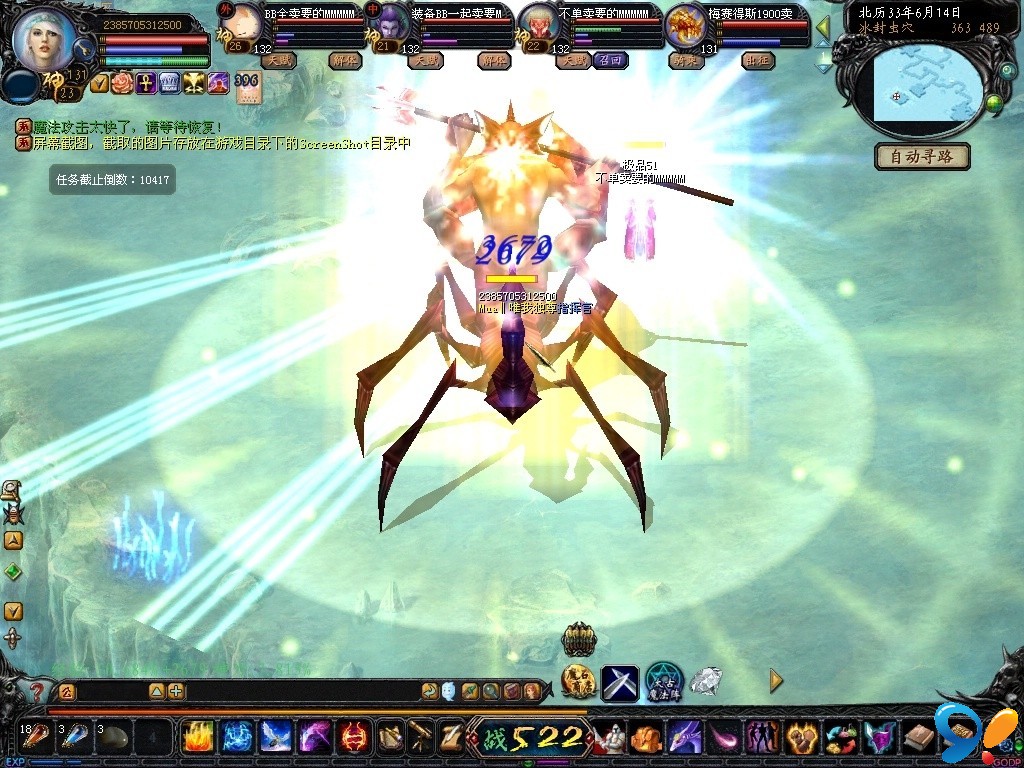Click the 召回 recall button for the pet
This screenshot has width=1024, height=768.
coord(610,60)
